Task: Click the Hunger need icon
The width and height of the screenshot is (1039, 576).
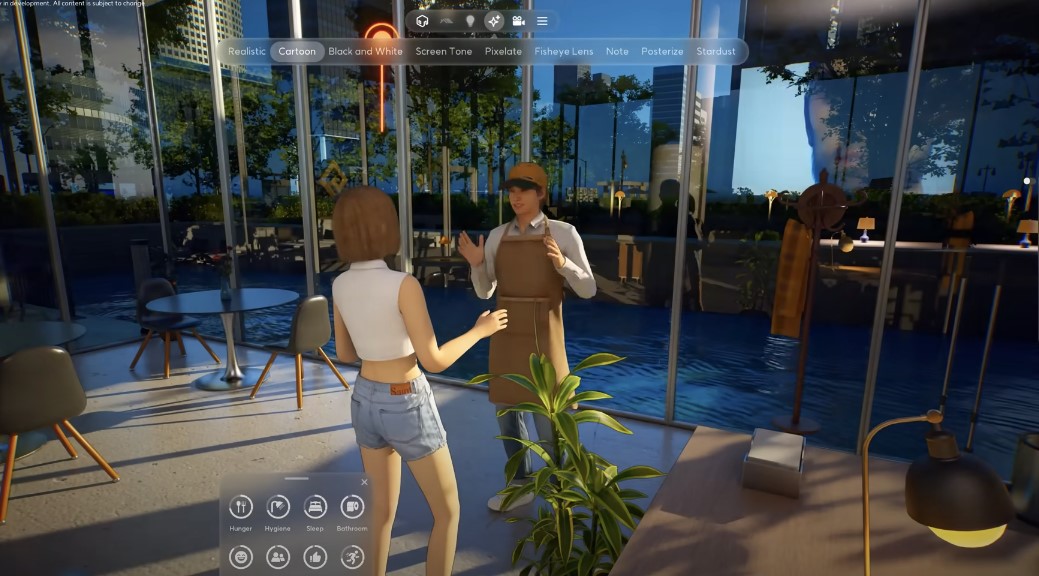Action: coord(241,506)
